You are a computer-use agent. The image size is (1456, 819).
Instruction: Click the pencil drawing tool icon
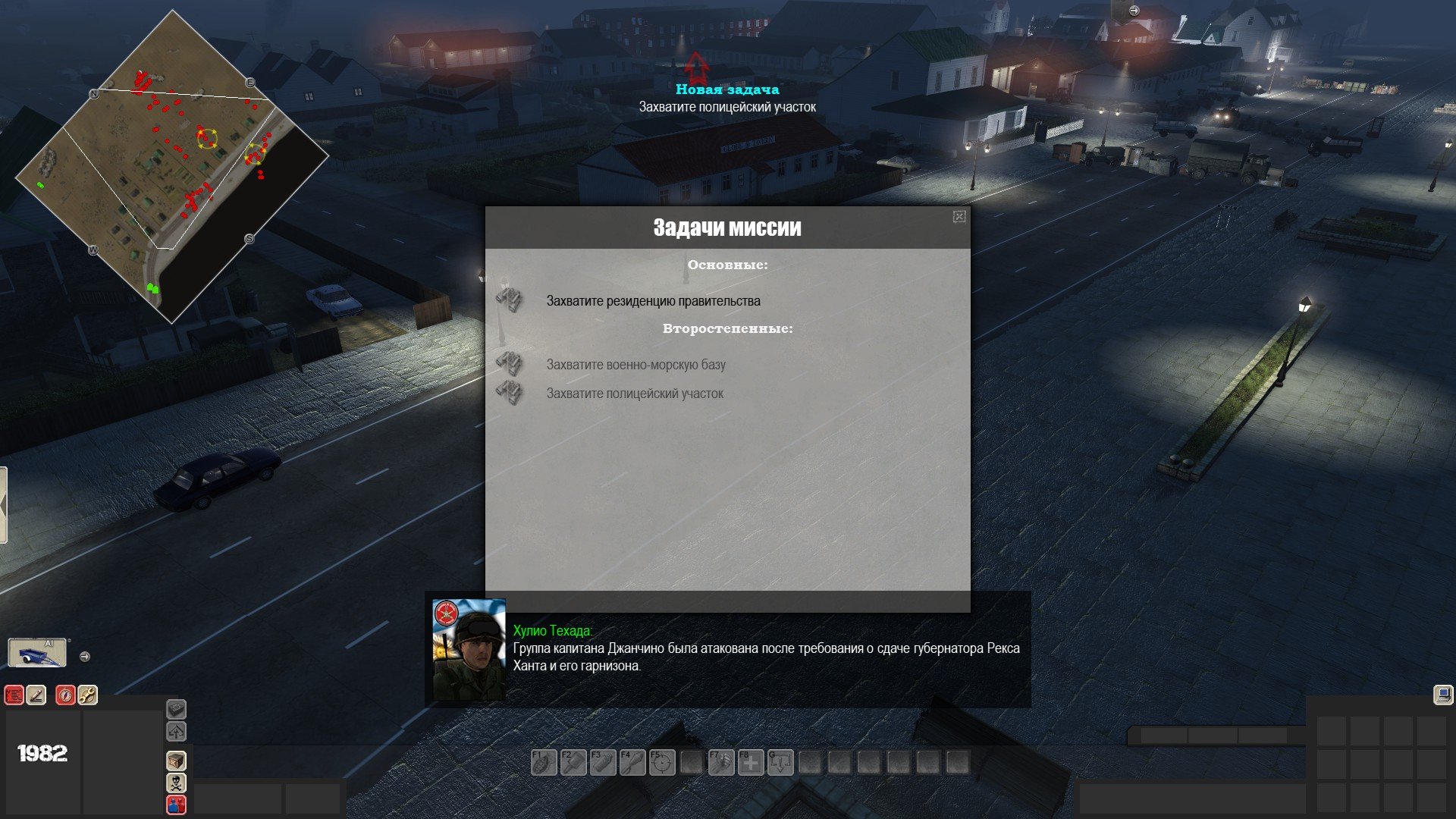[36, 695]
